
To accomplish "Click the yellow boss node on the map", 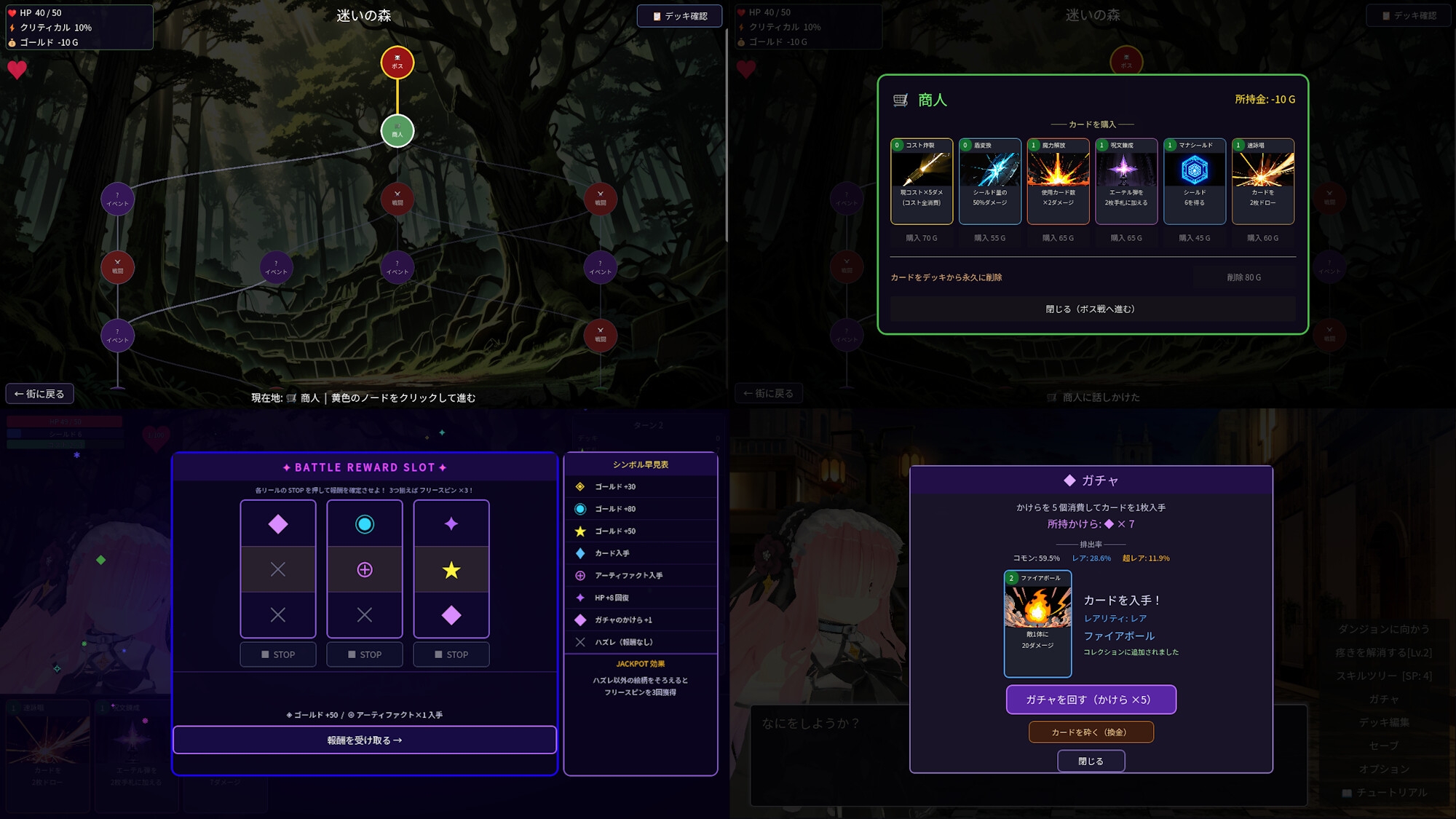I will click(x=397, y=63).
